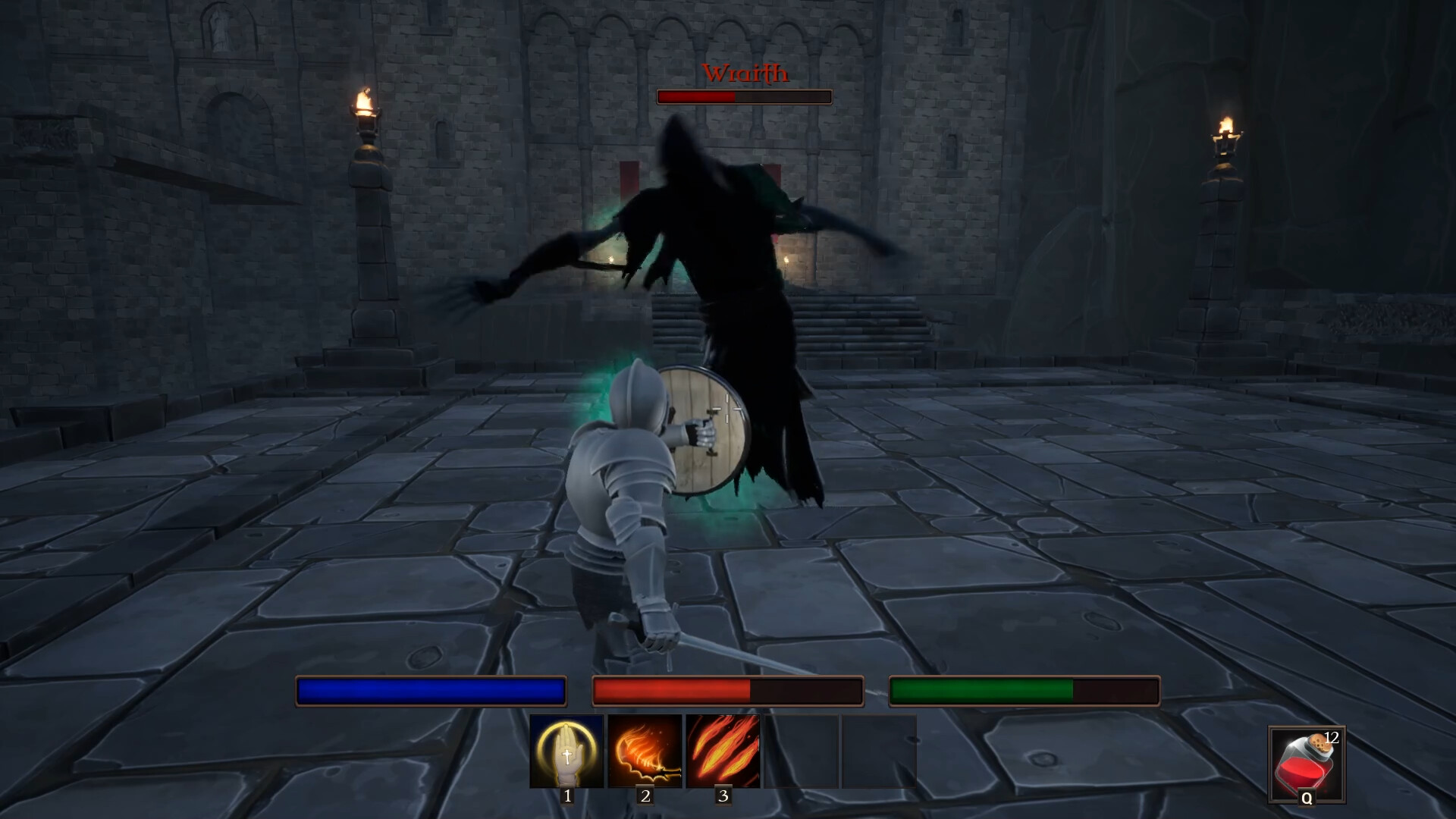Viewport: 1456px width, 819px height.
Task: Click the Wraith name label
Action: pos(744,74)
